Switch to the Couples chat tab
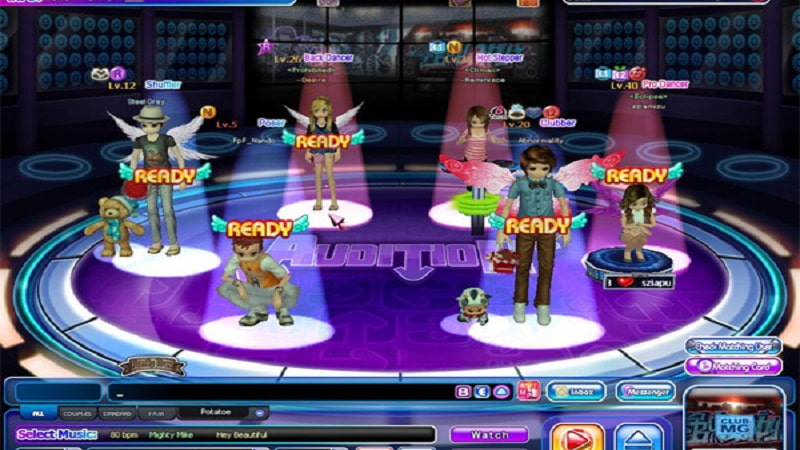Screen dimensions: 800x450 coord(76,412)
